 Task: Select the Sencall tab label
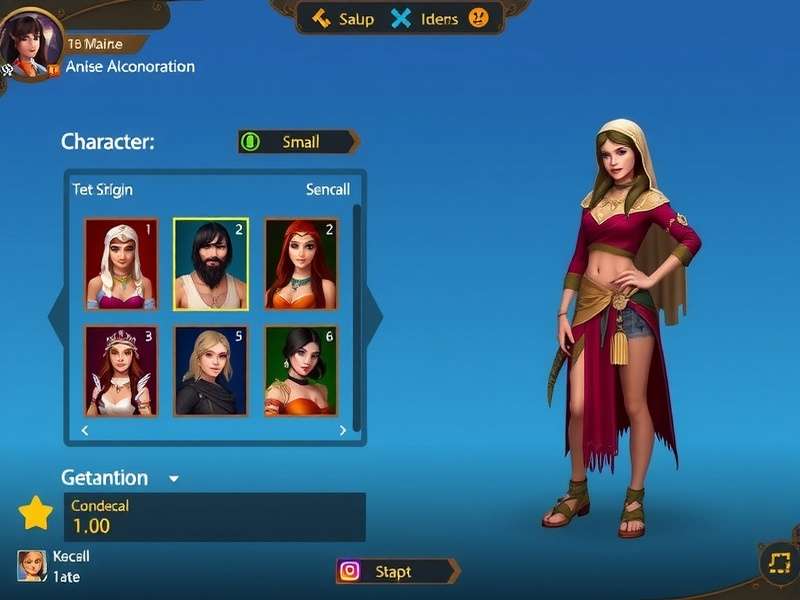click(327, 189)
